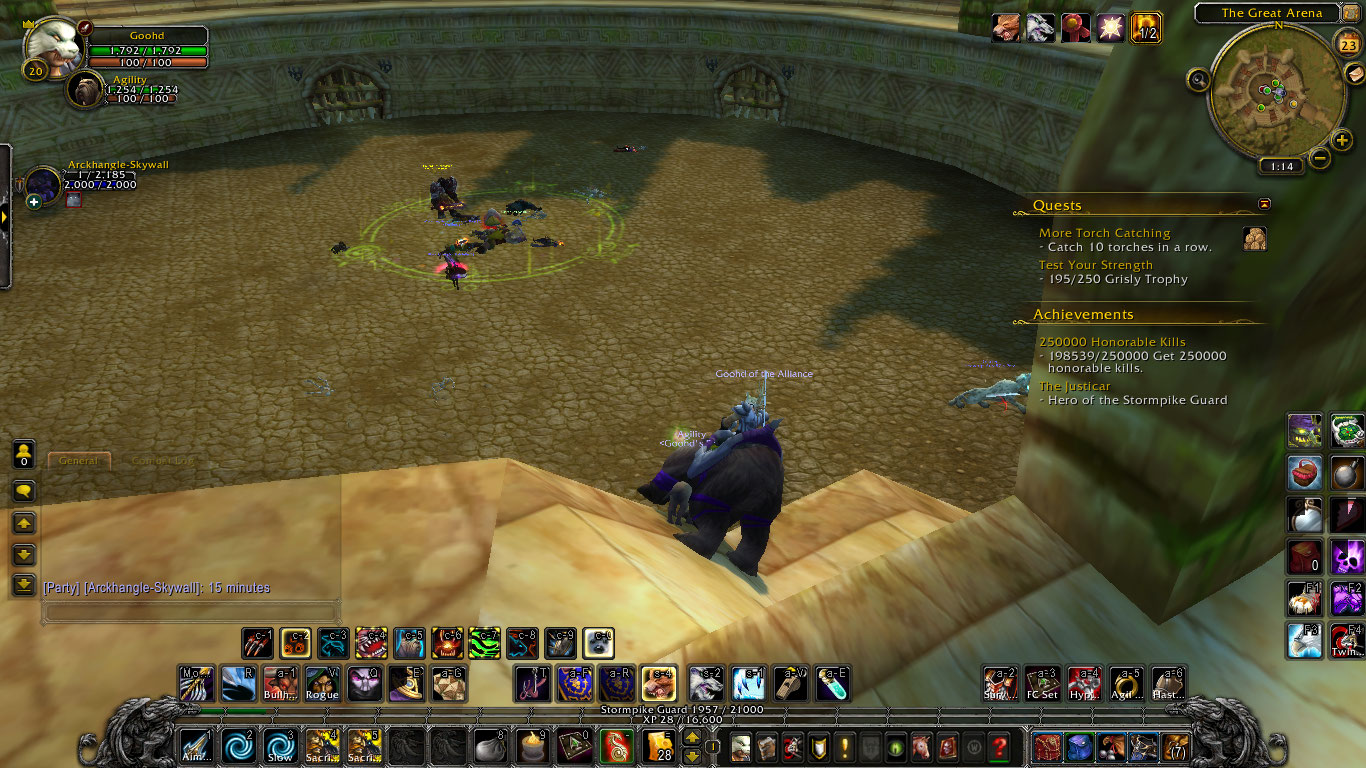The image size is (1366, 768).
Task: Toggle the minimap tracking magnifier button
Action: coord(1197,79)
